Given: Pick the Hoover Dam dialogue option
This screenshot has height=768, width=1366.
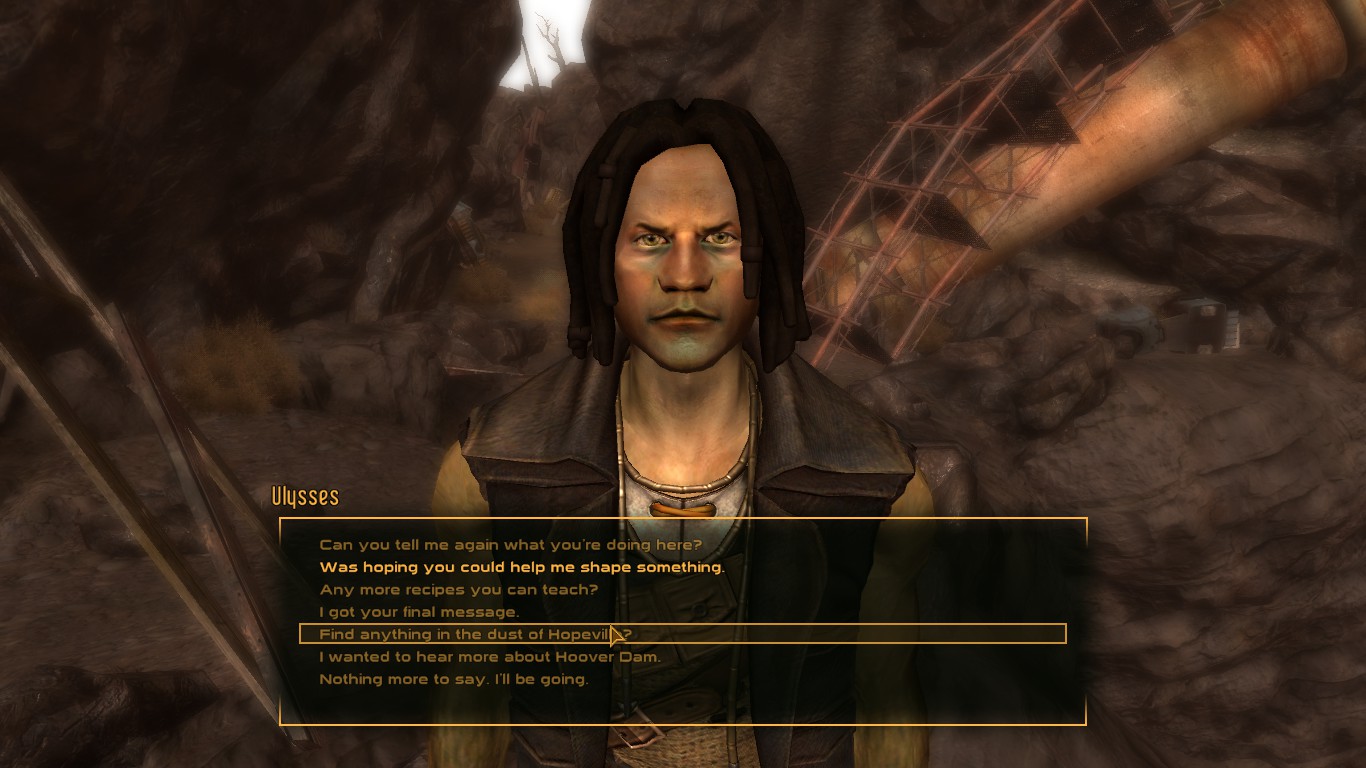Looking at the screenshot, I should [489, 657].
